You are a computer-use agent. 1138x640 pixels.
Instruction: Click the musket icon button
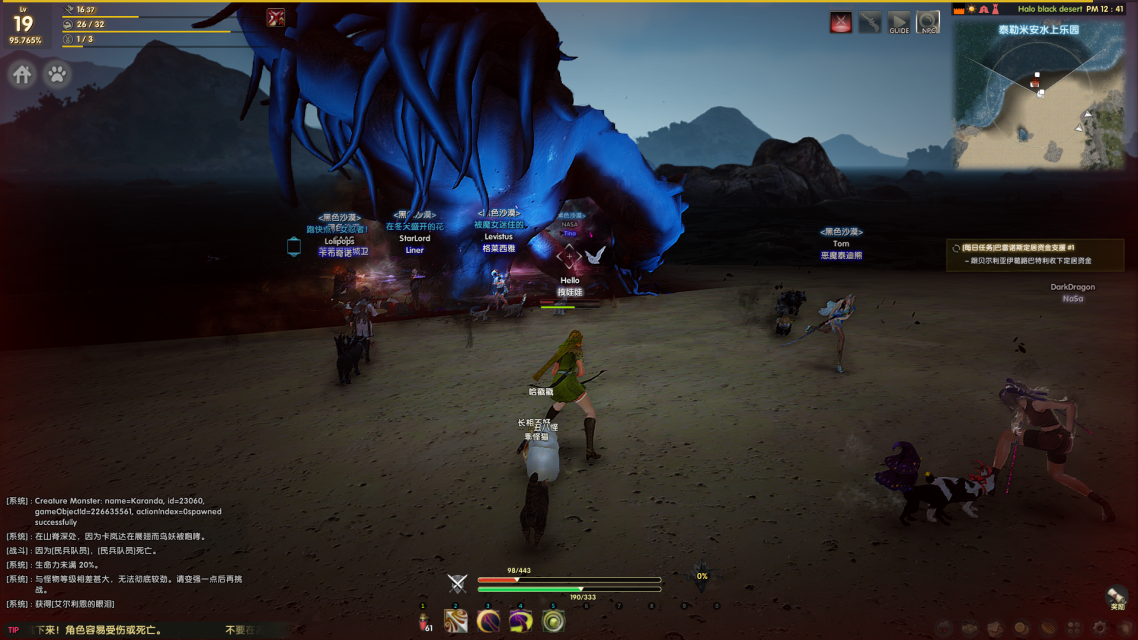[x=870, y=22]
